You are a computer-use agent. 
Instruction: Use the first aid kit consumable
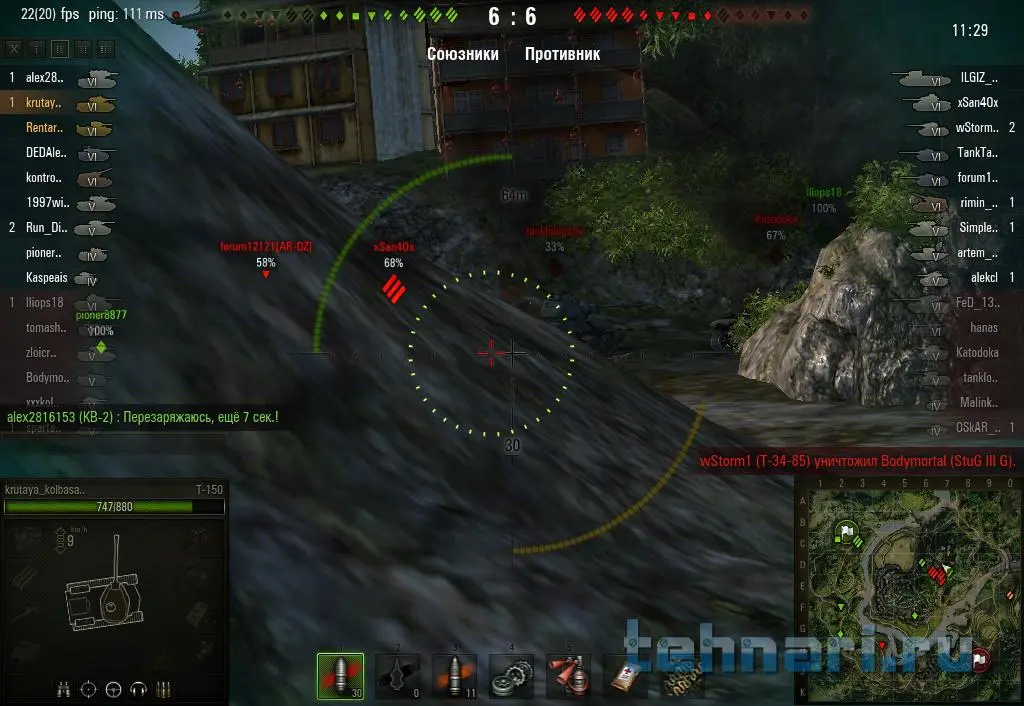(627, 678)
